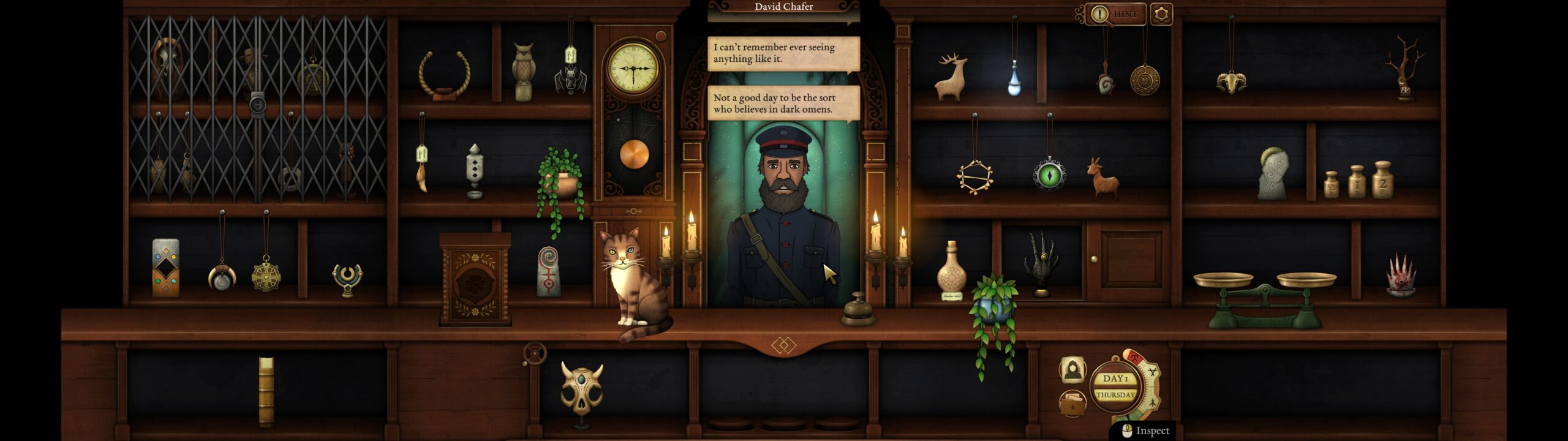Select the tan leather book under the counter

point(266,391)
